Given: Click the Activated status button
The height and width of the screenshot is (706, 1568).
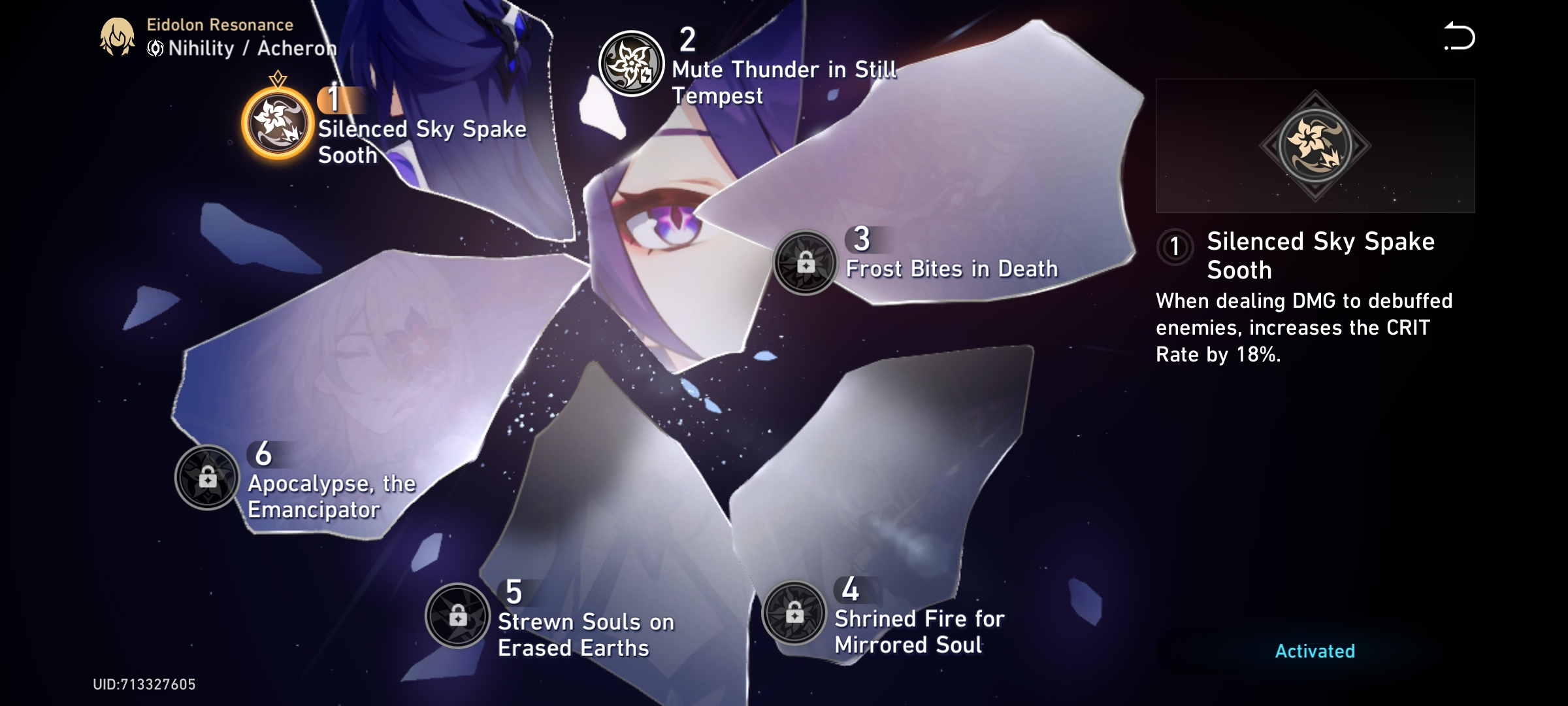Looking at the screenshot, I should coord(1315,651).
